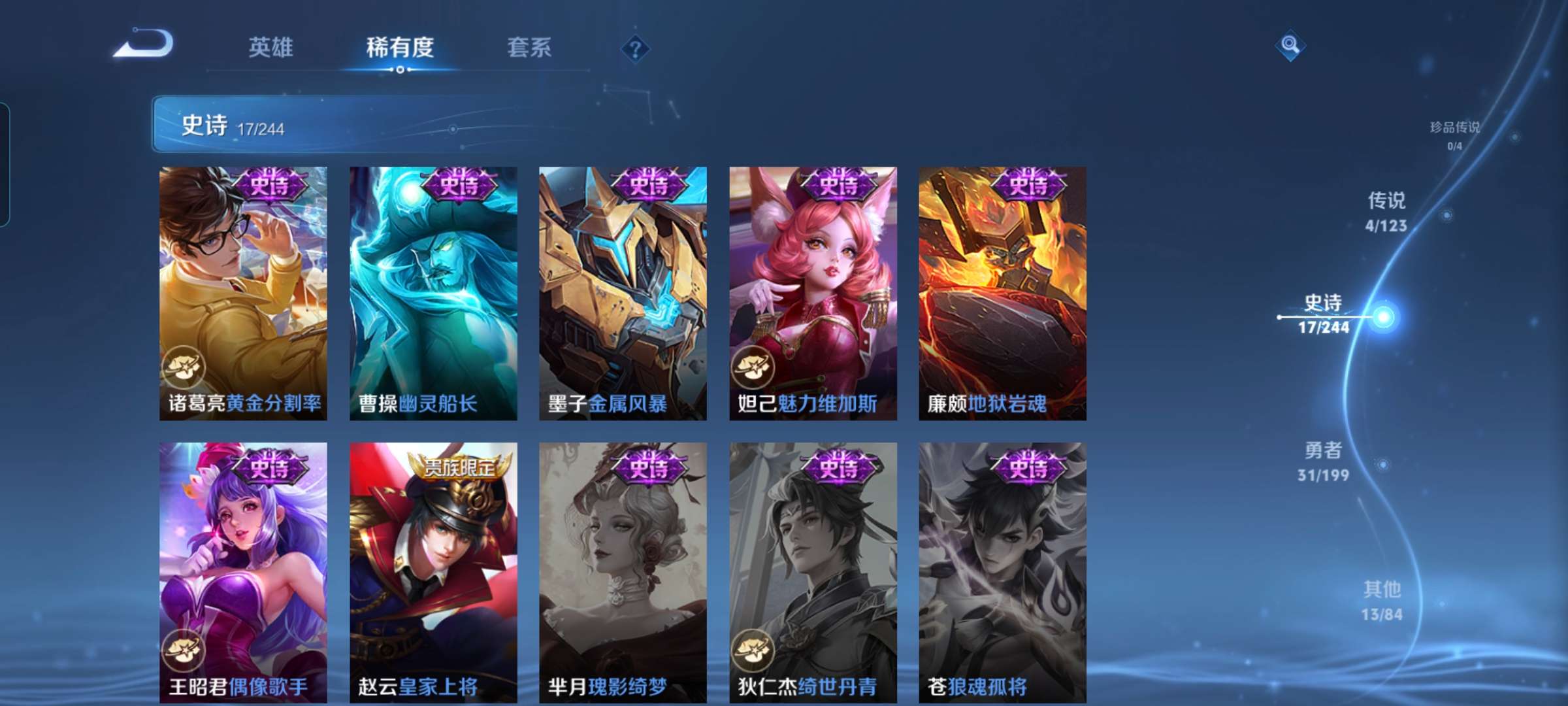Click the badge icon on 诸葛亮 skin card

click(x=185, y=367)
